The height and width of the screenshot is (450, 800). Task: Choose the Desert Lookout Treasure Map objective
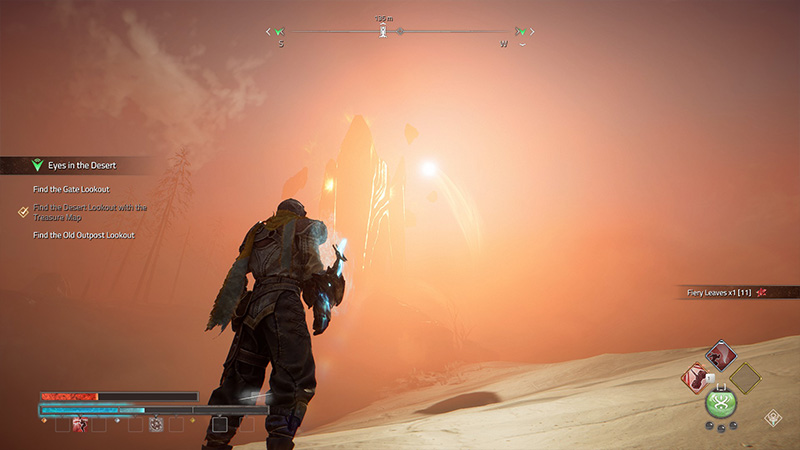point(89,212)
